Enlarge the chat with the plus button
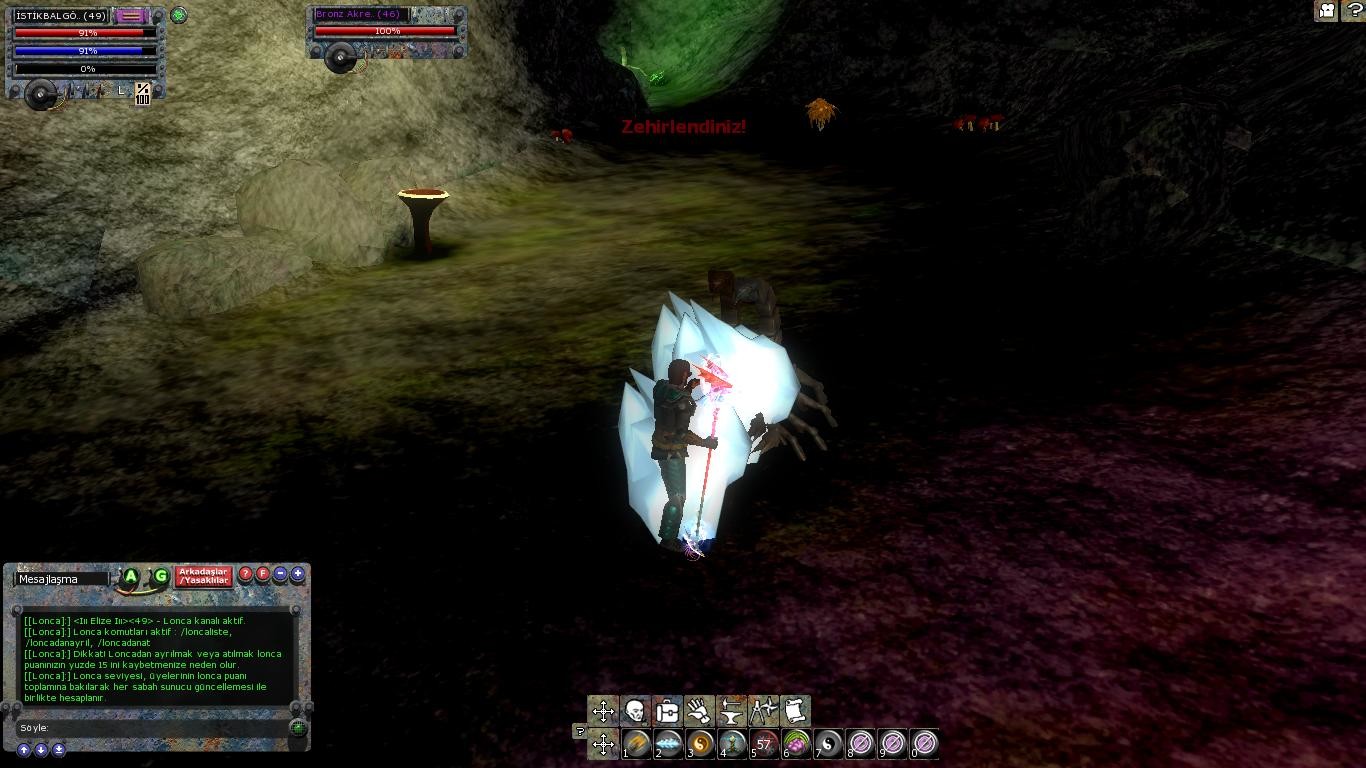Viewport: 1366px width, 768px height. pyautogui.click(x=297, y=574)
